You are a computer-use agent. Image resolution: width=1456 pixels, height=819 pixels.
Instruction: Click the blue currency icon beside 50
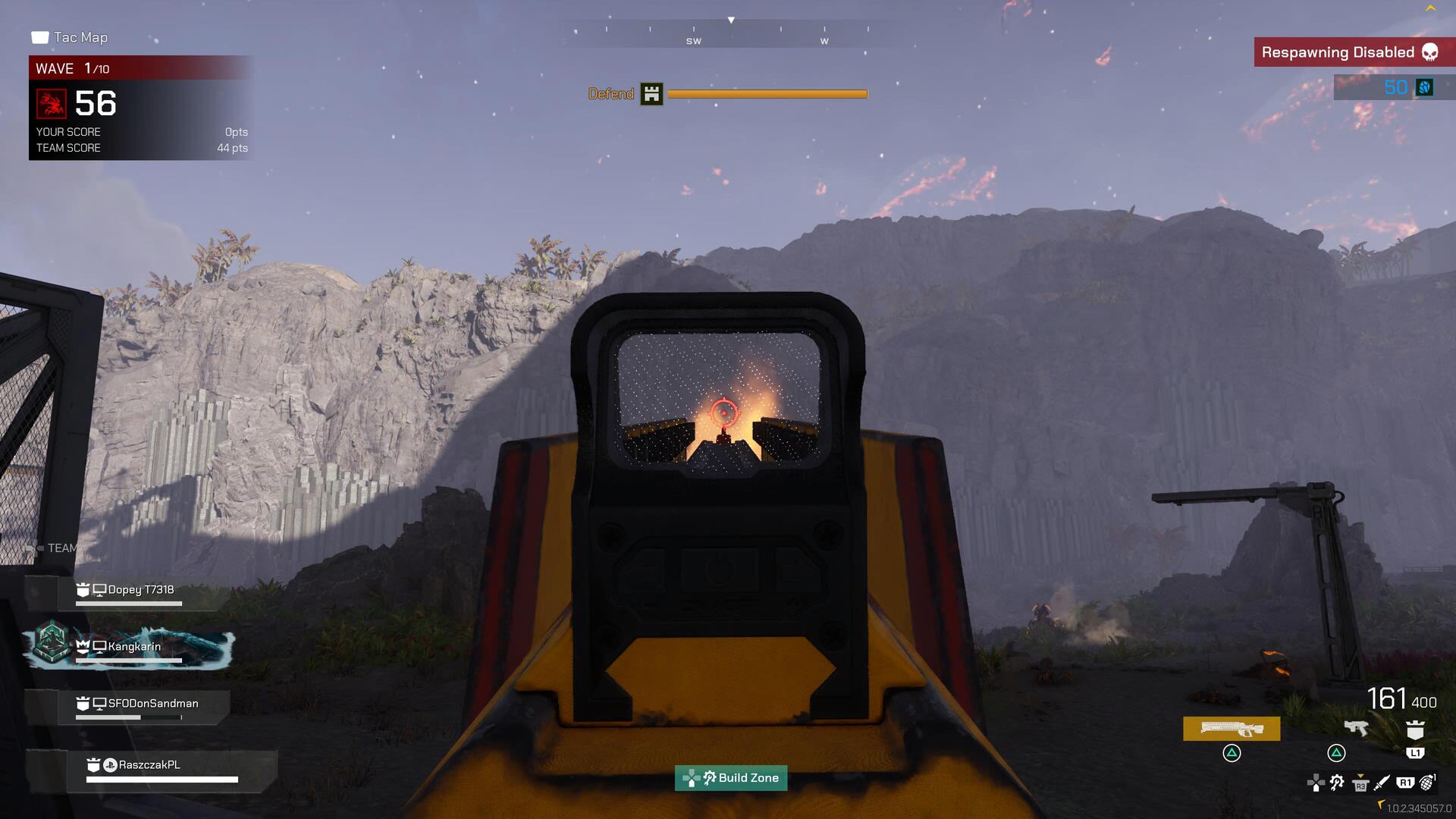(1425, 87)
